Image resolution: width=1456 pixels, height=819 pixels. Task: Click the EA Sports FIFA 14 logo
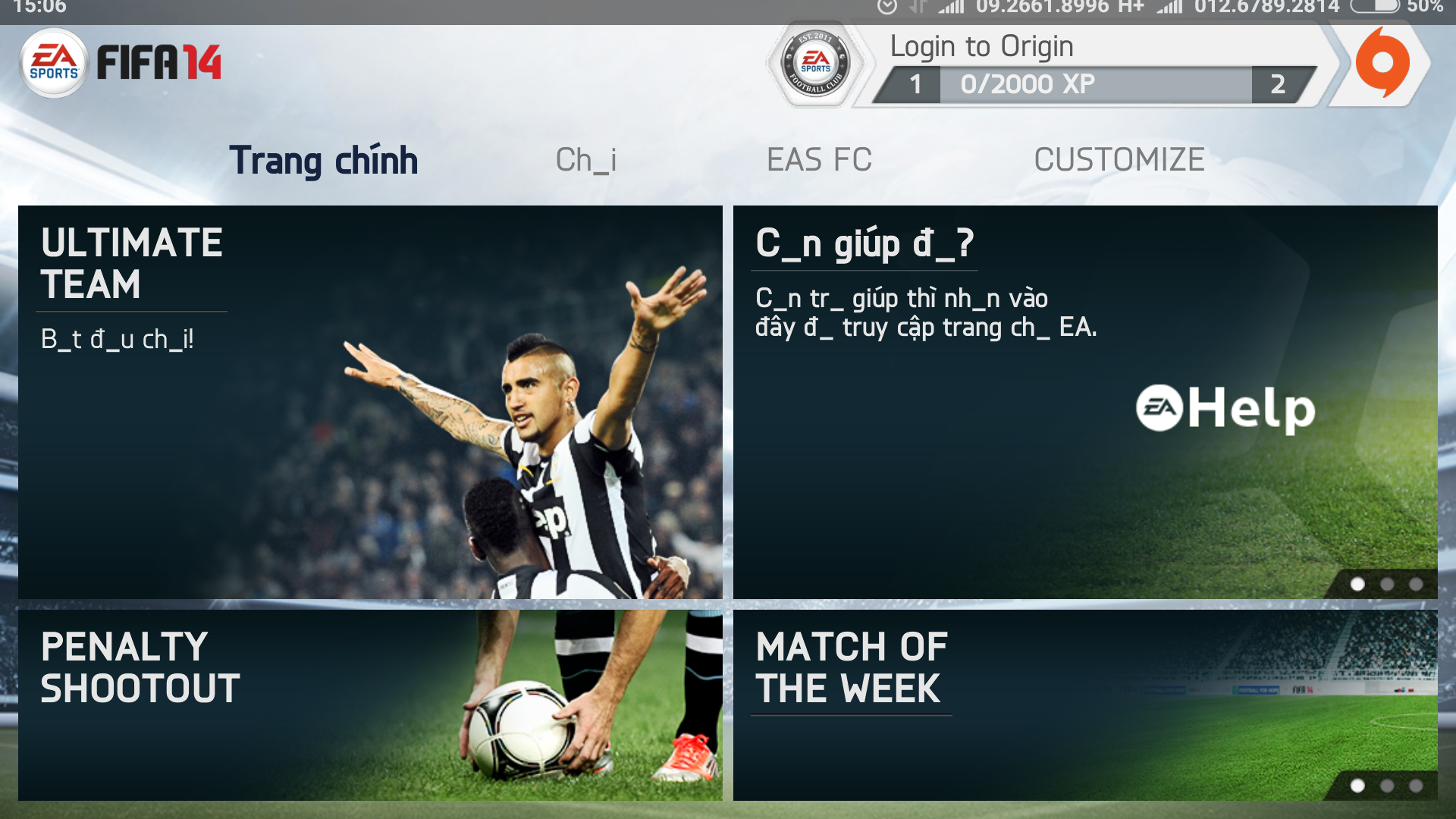coord(121,62)
